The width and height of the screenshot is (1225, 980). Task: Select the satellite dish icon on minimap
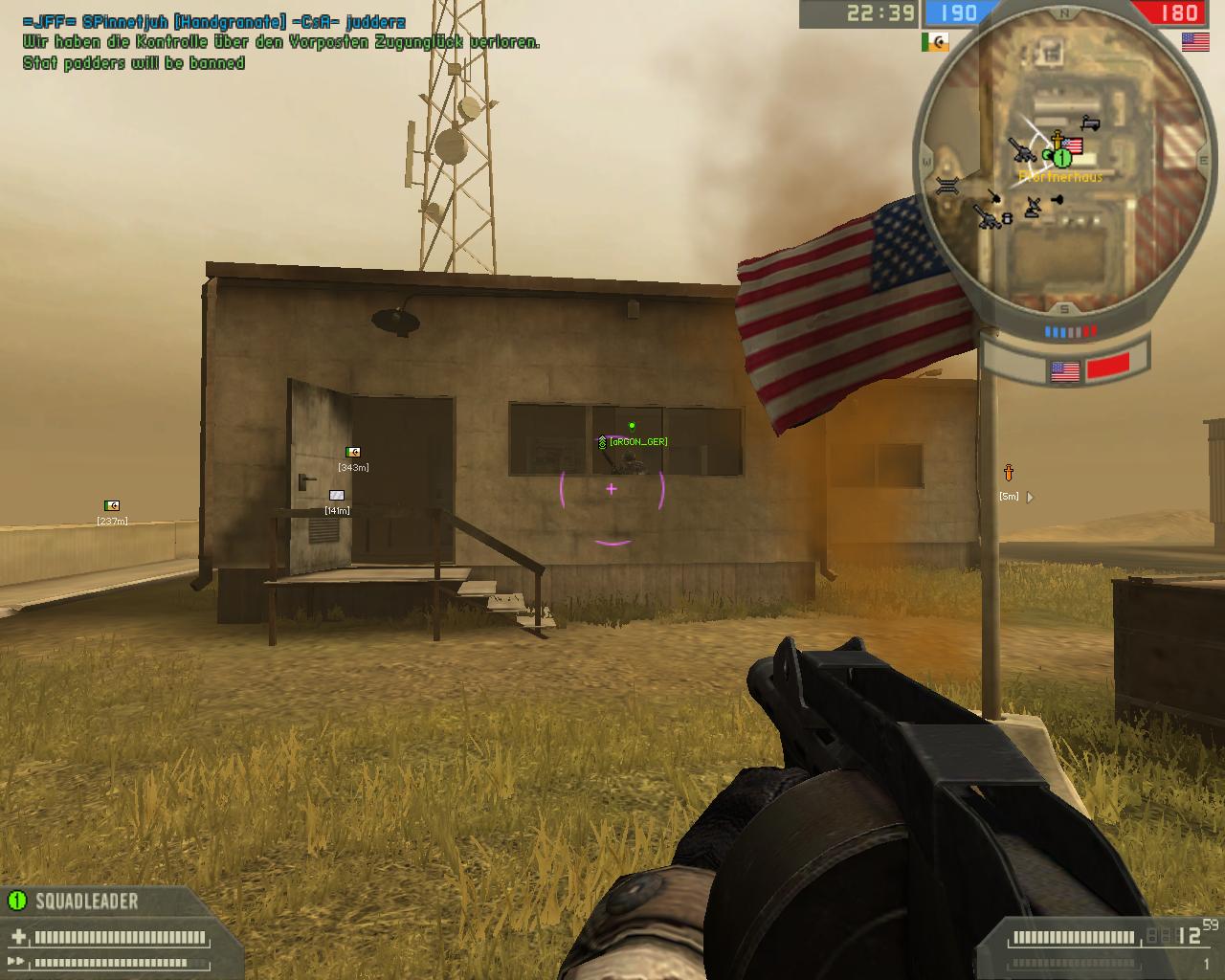click(1033, 207)
